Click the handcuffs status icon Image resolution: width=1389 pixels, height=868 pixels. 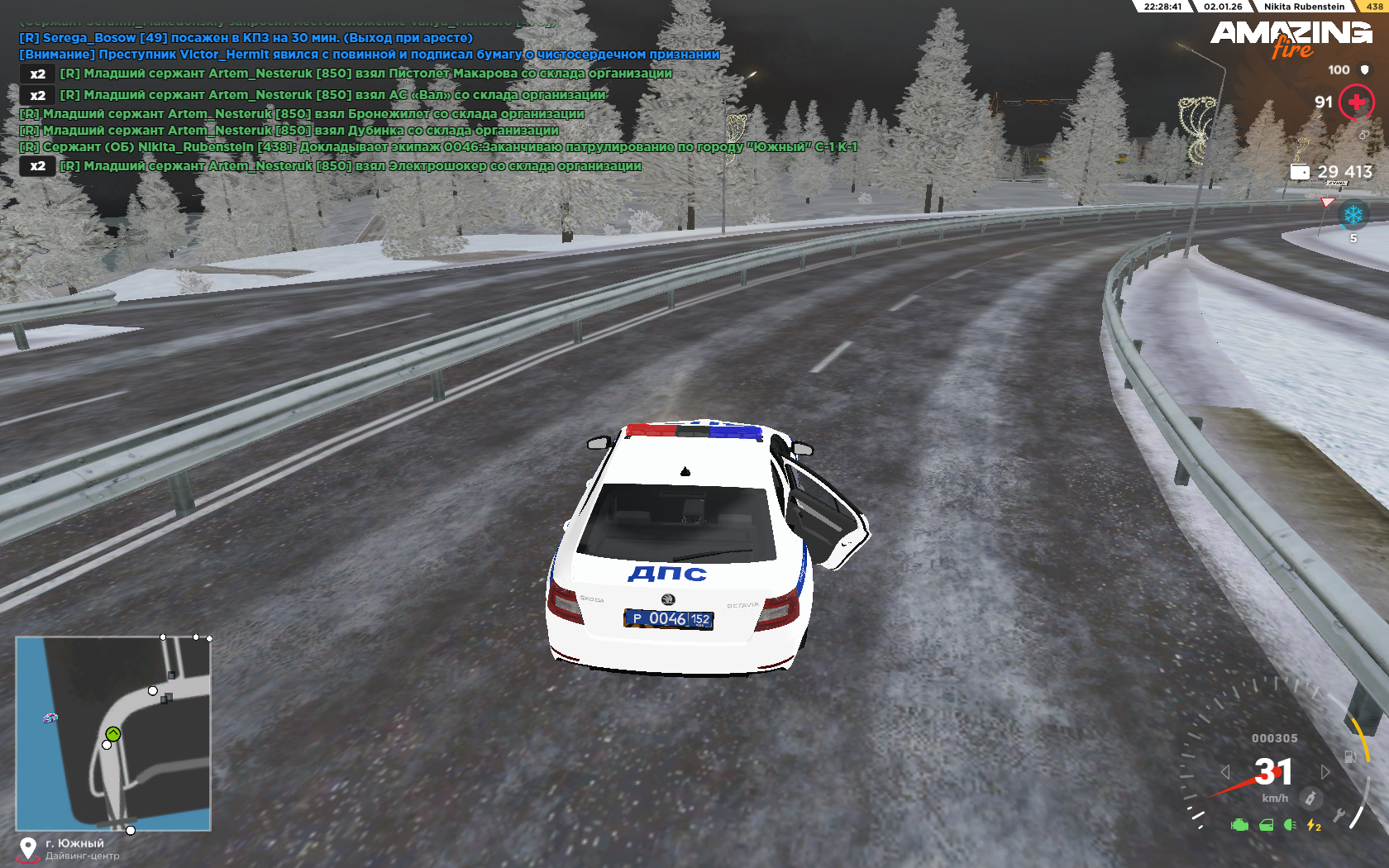point(1363,134)
